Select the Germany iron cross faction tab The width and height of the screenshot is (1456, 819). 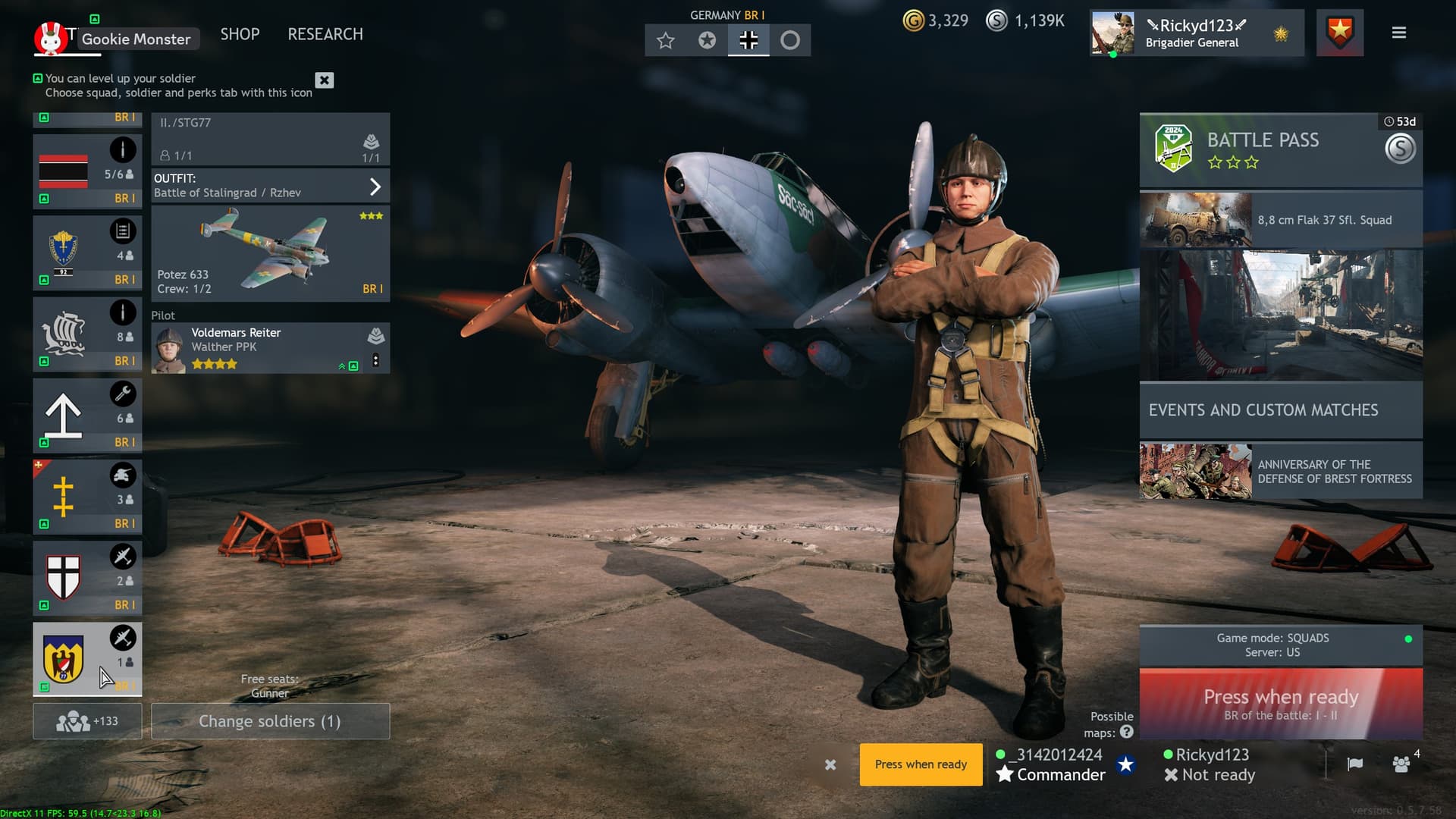click(748, 40)
